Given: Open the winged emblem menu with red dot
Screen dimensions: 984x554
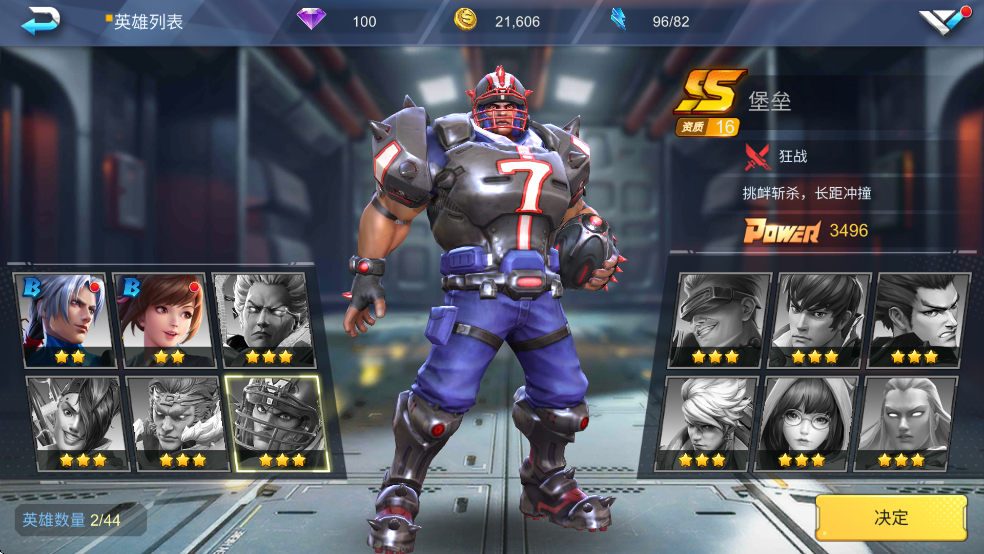Looking at the screenshot, I should pyautogui.click(x=944, y=21).
